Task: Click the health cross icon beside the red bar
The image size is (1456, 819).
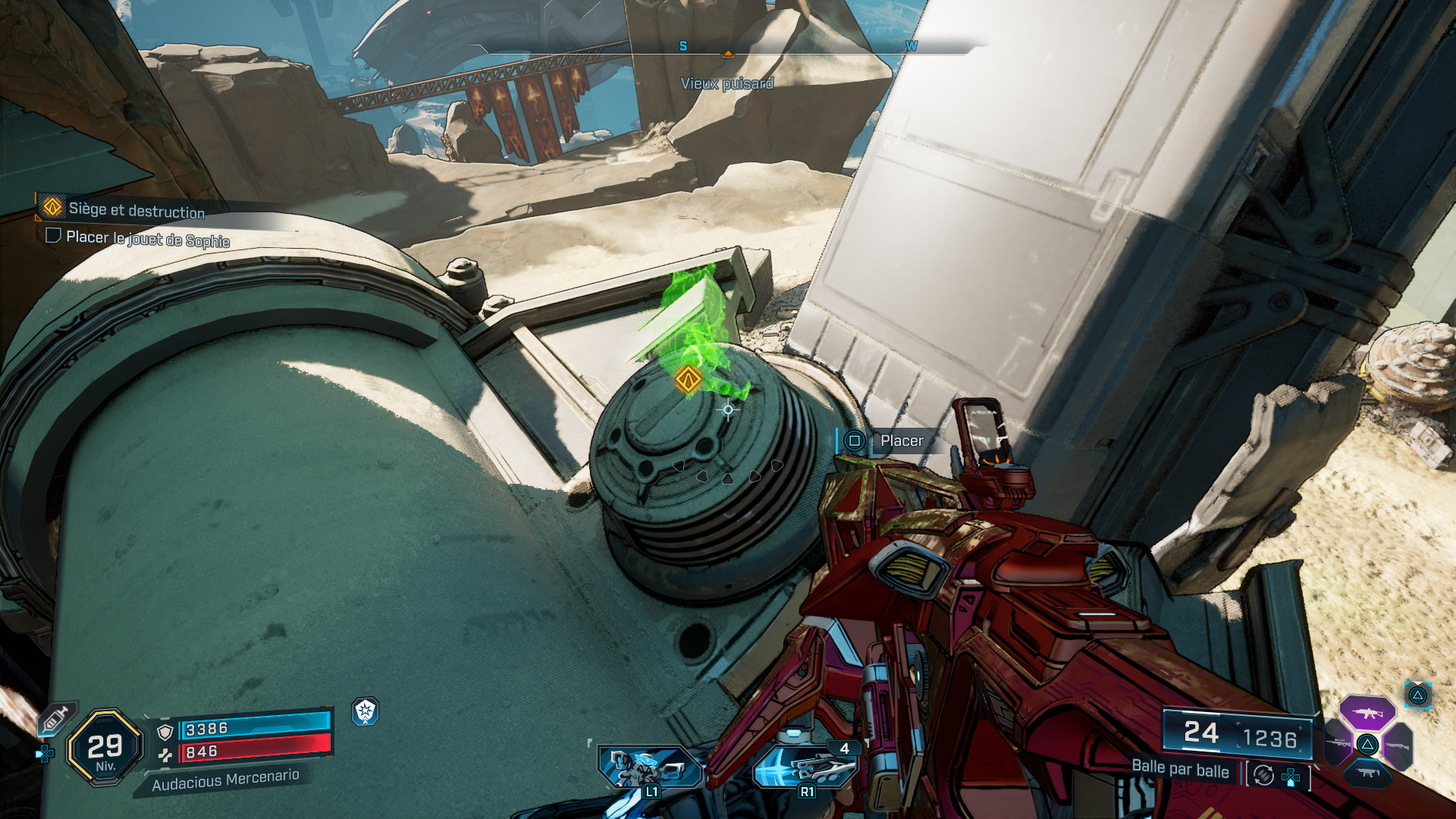Action: pos(166,755)
